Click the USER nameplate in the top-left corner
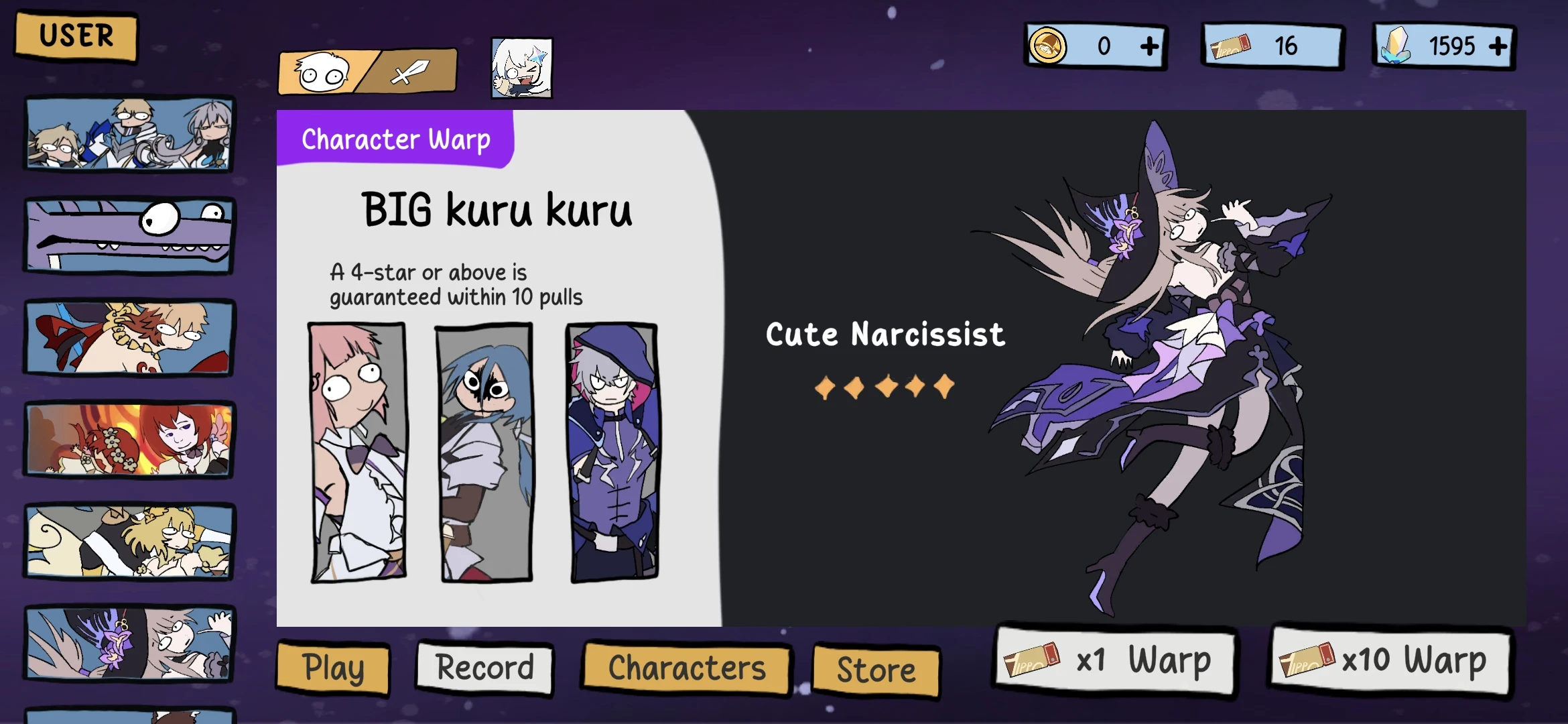 pos(75,35)
